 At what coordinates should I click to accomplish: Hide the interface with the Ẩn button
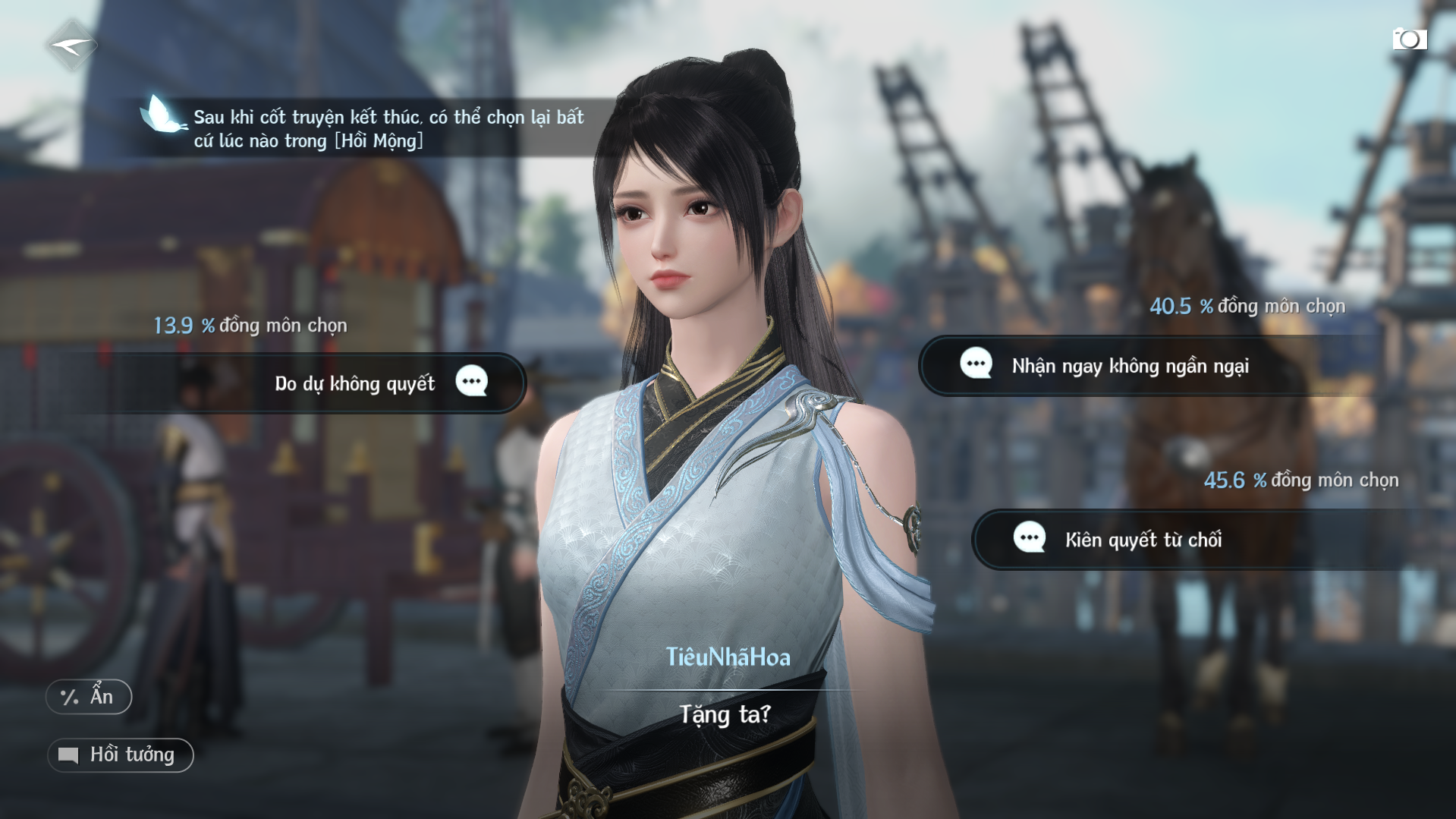coord(89,697)
